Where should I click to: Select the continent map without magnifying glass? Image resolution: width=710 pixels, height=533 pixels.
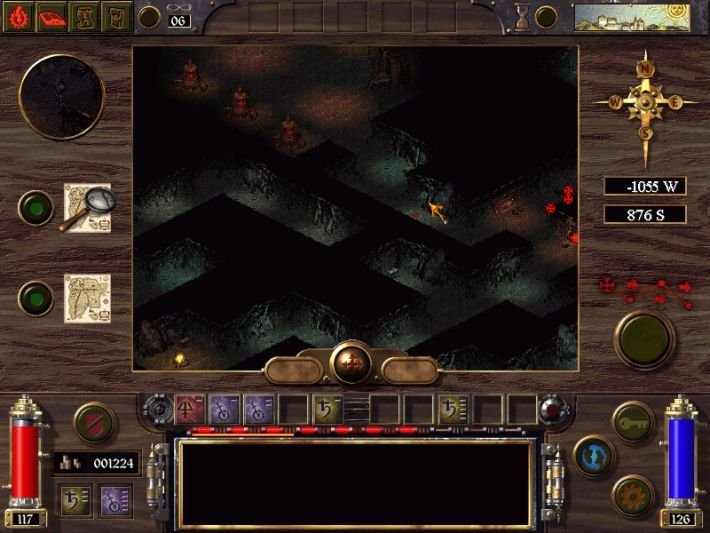(87, 298)
